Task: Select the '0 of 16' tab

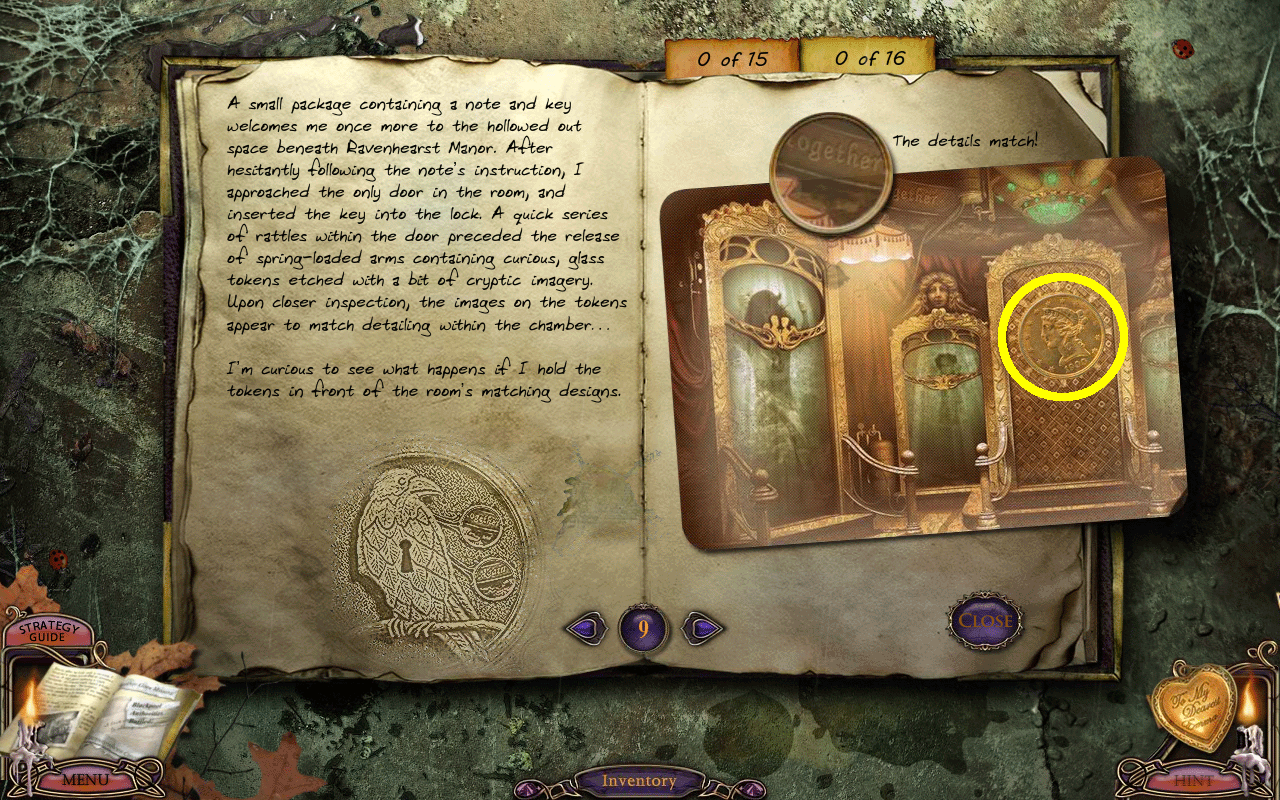Action: (x=868, y=59)
